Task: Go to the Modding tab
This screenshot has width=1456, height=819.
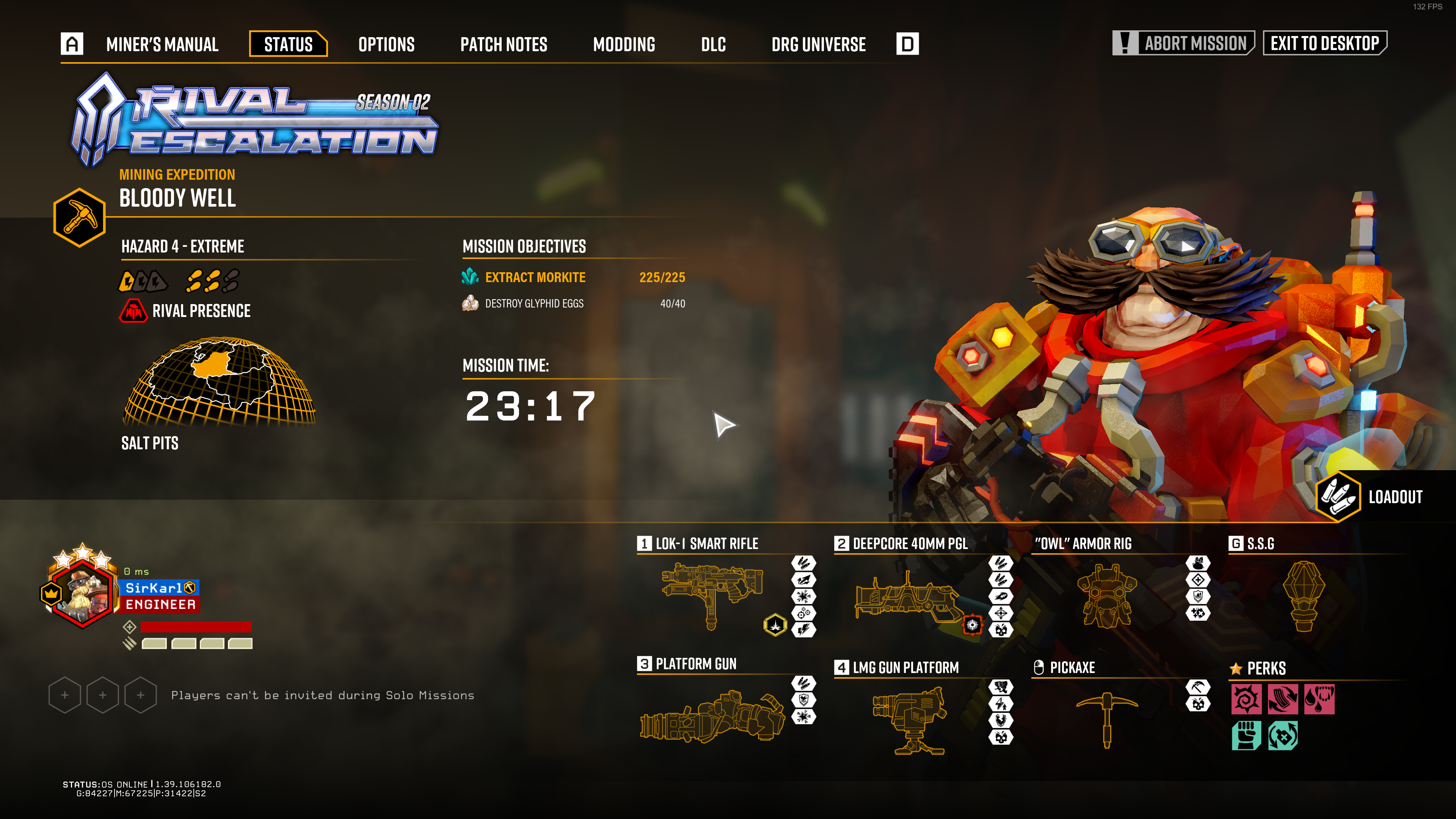Action: 623,44
